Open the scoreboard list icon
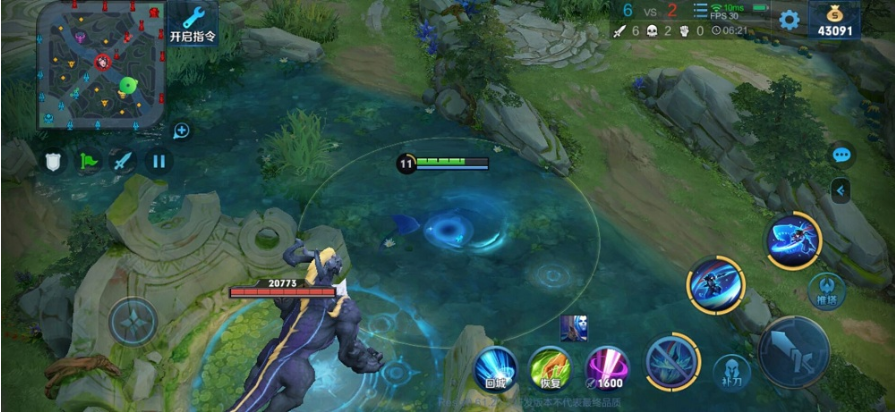This screenshot has width=895, height=412. tap(701, 11)
